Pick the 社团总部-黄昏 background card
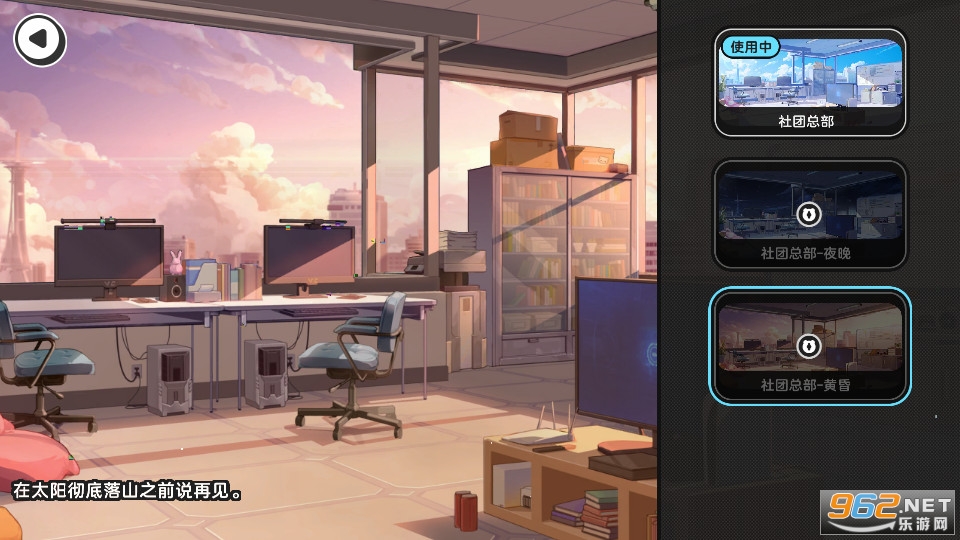Viewport: 960px width, 540px height. (809, 345)
